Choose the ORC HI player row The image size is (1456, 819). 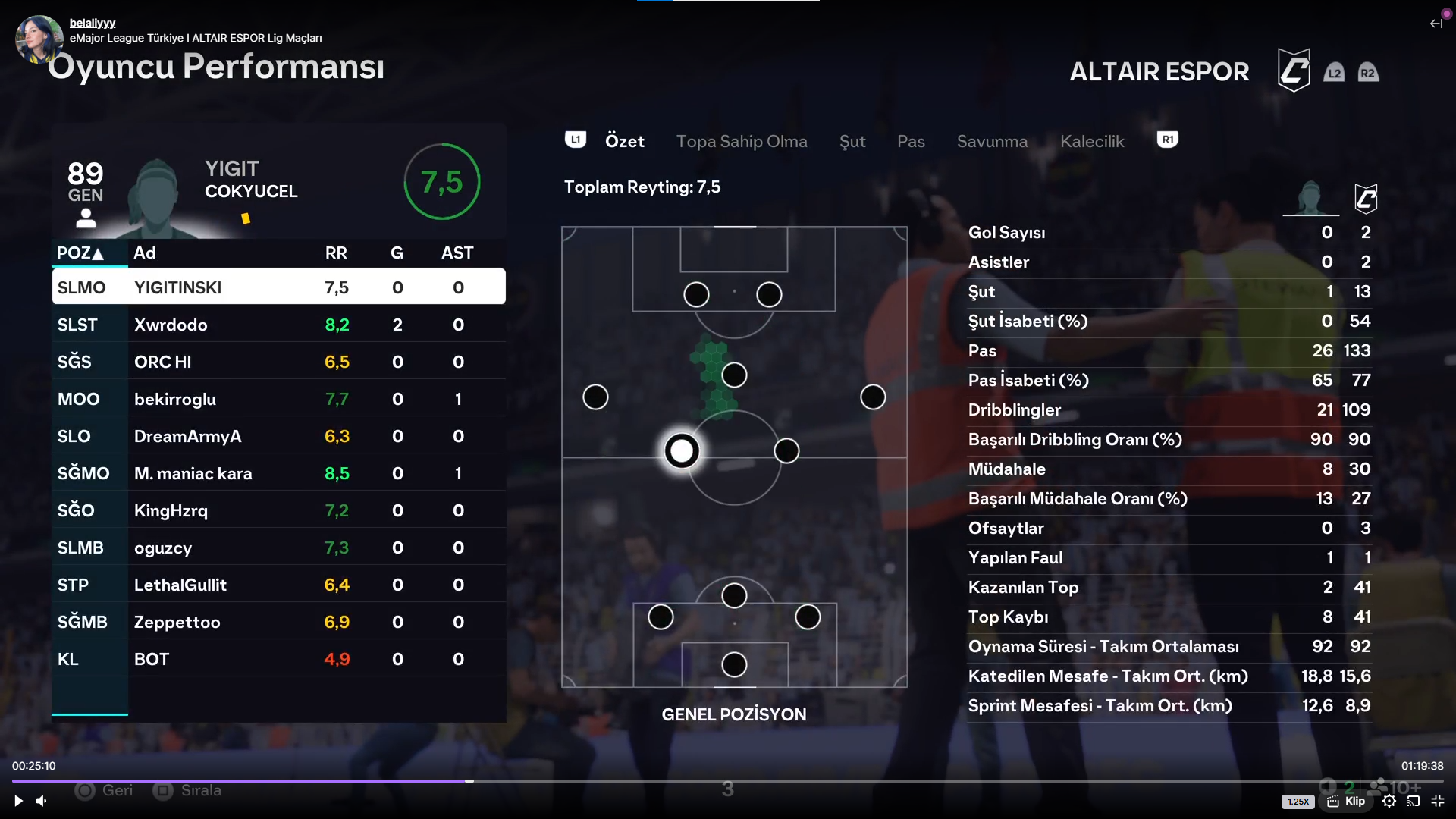click(278, 362)
